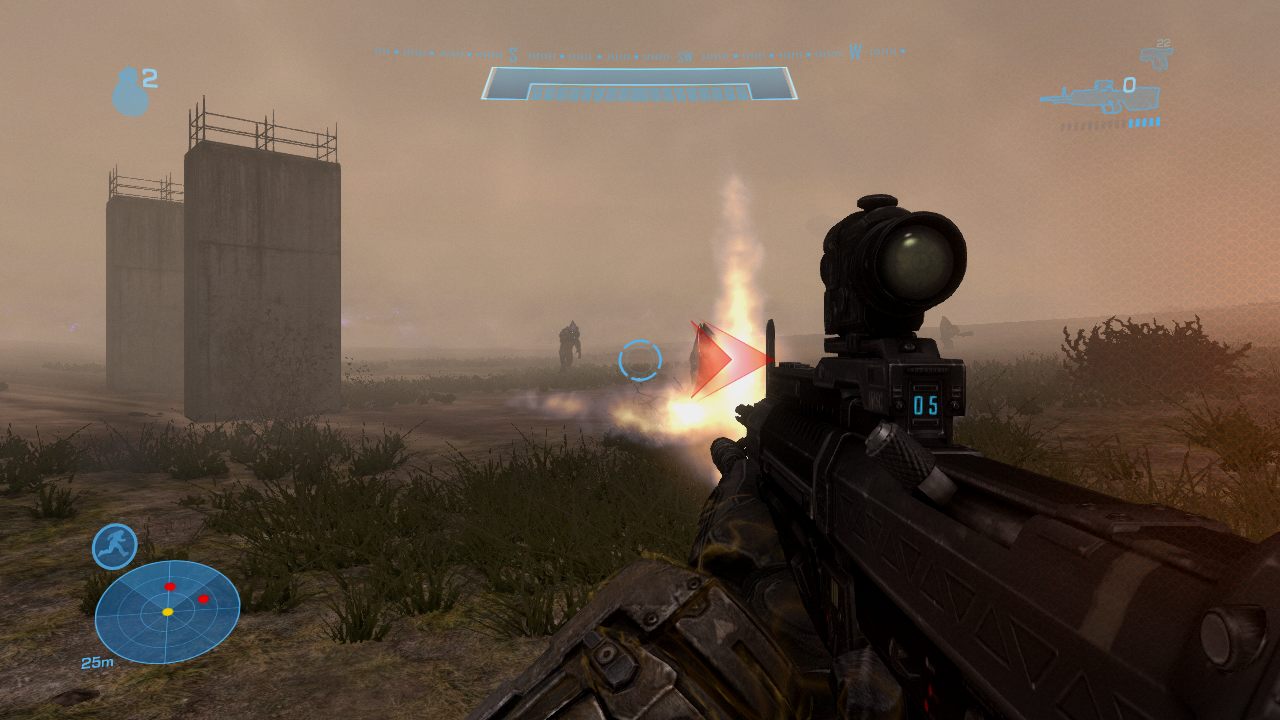
Task: Select the primary rifle weapon icon
Action: click(1098, 97)
